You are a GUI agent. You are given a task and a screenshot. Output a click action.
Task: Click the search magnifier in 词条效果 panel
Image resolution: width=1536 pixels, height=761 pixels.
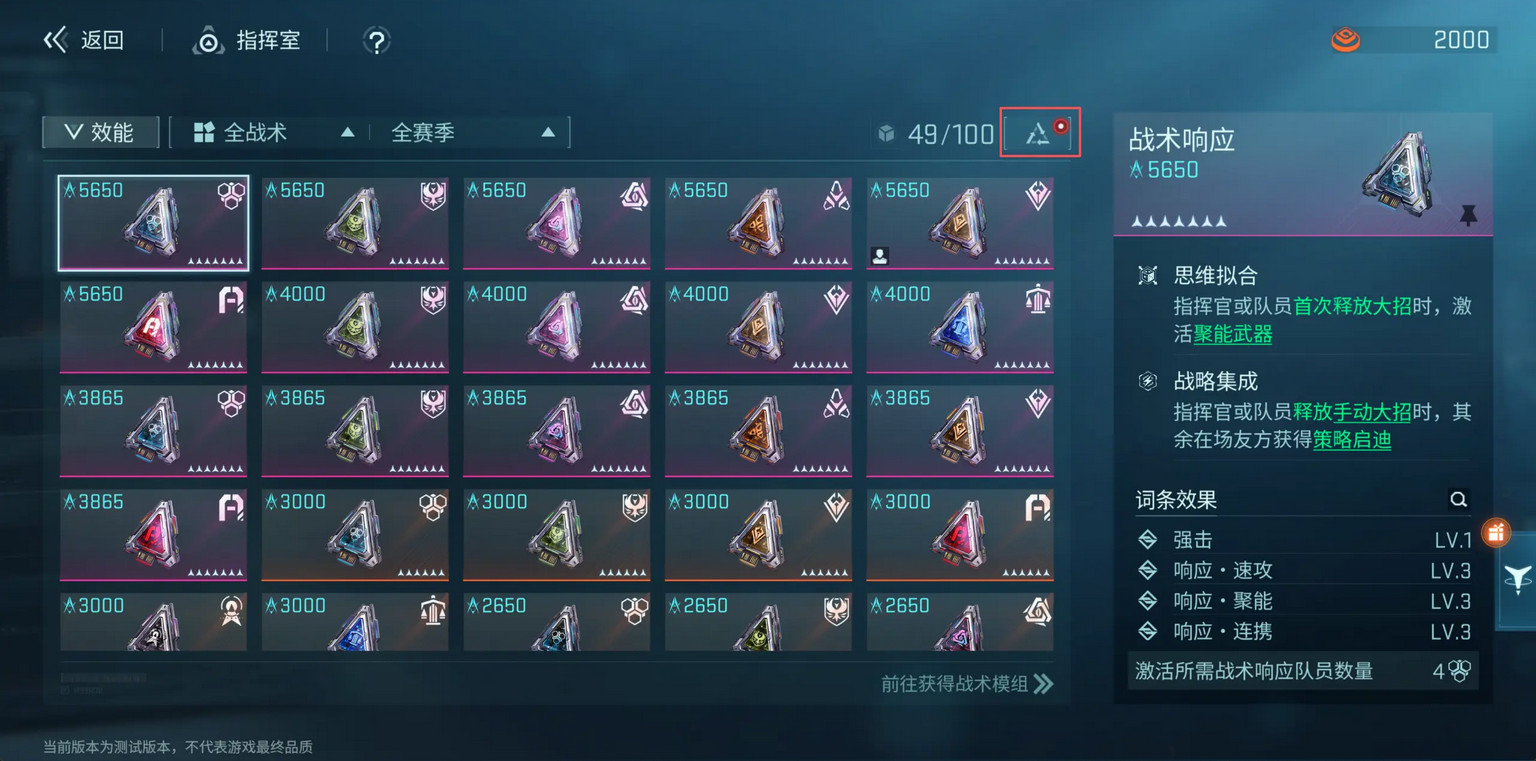click(1458, 499)
